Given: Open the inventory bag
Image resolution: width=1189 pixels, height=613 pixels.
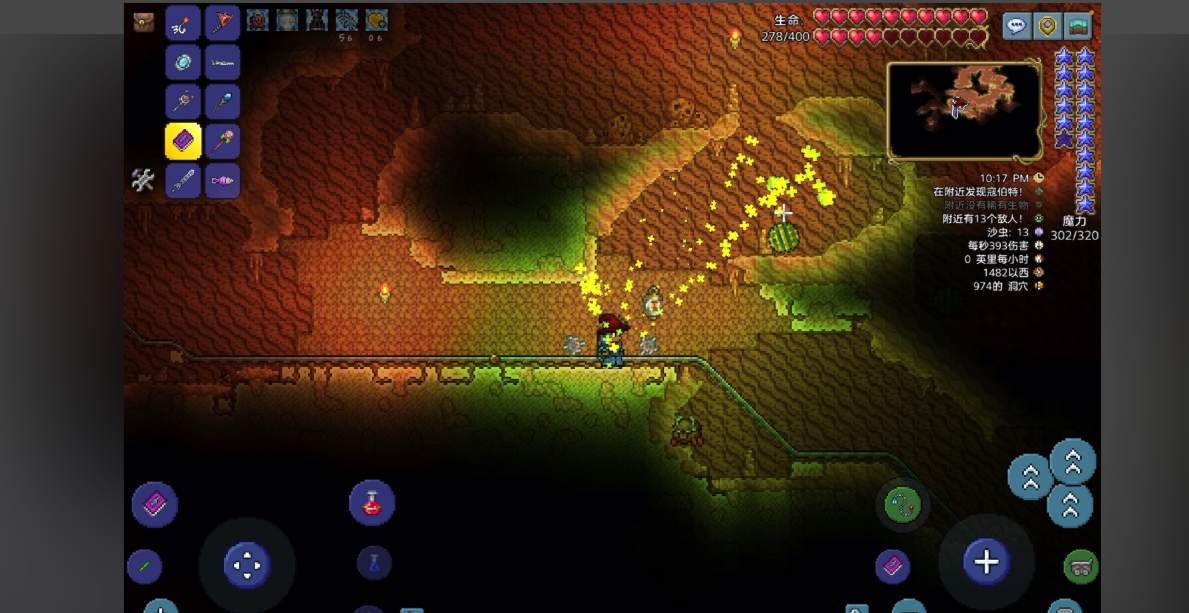Looking at the screenshot, I should pos(144,22).
